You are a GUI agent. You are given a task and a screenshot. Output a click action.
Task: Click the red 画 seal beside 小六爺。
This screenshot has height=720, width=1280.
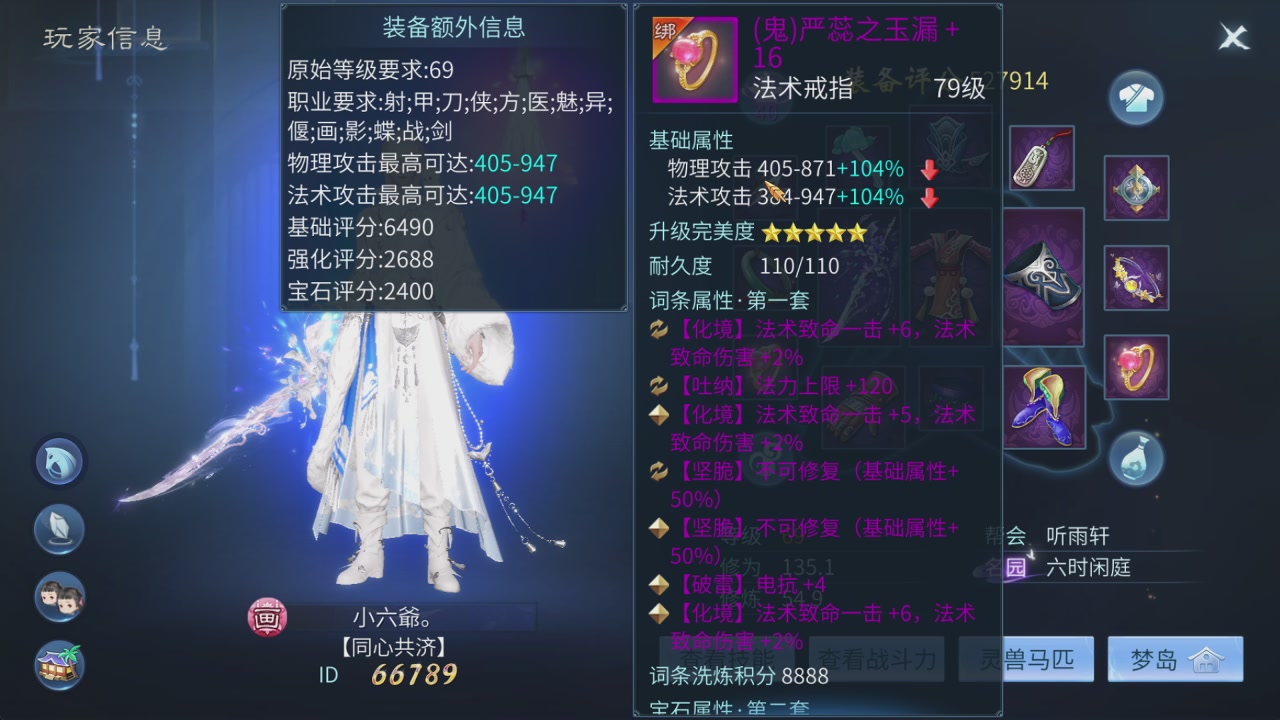pos(266,618)
